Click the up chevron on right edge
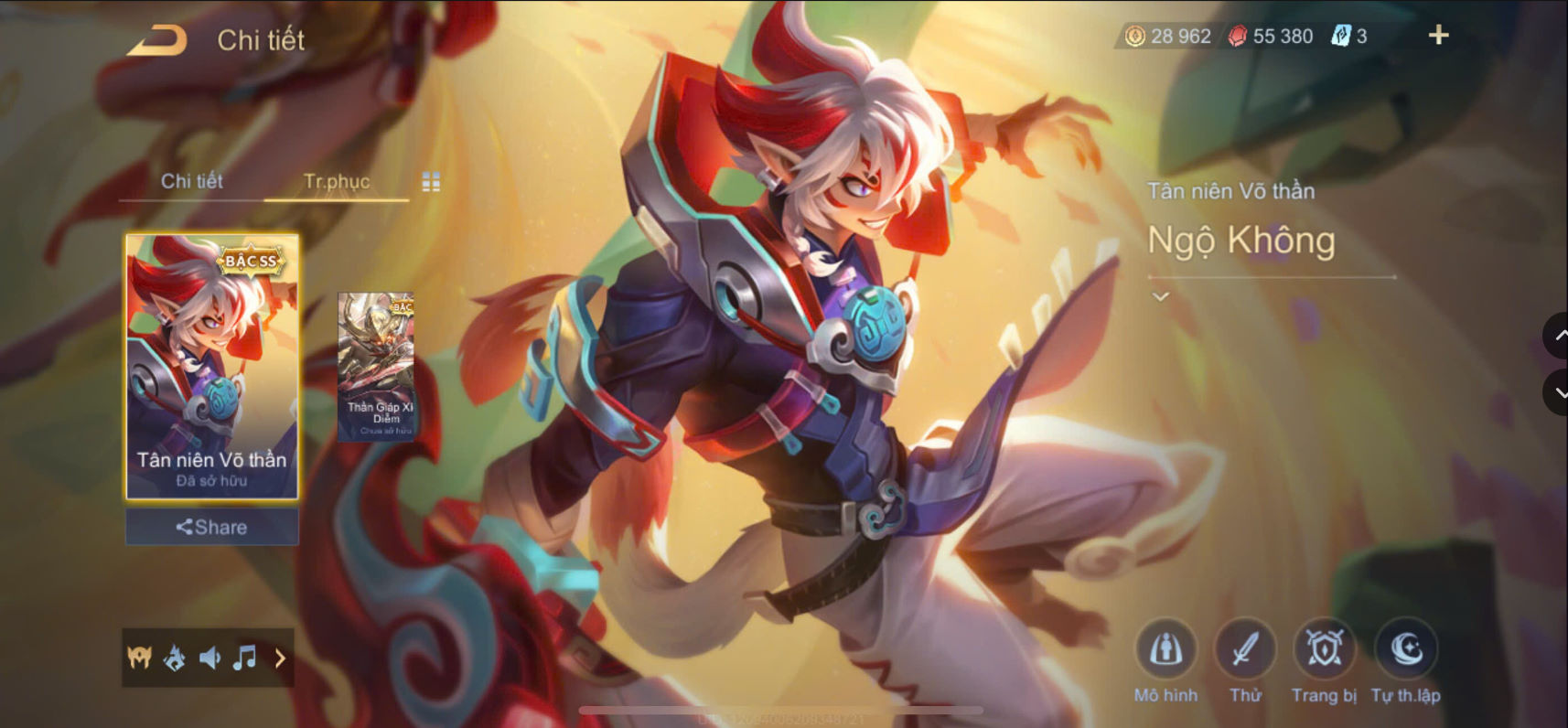The height and width of the screenshot is (728, 1568). pos(1559,336)
